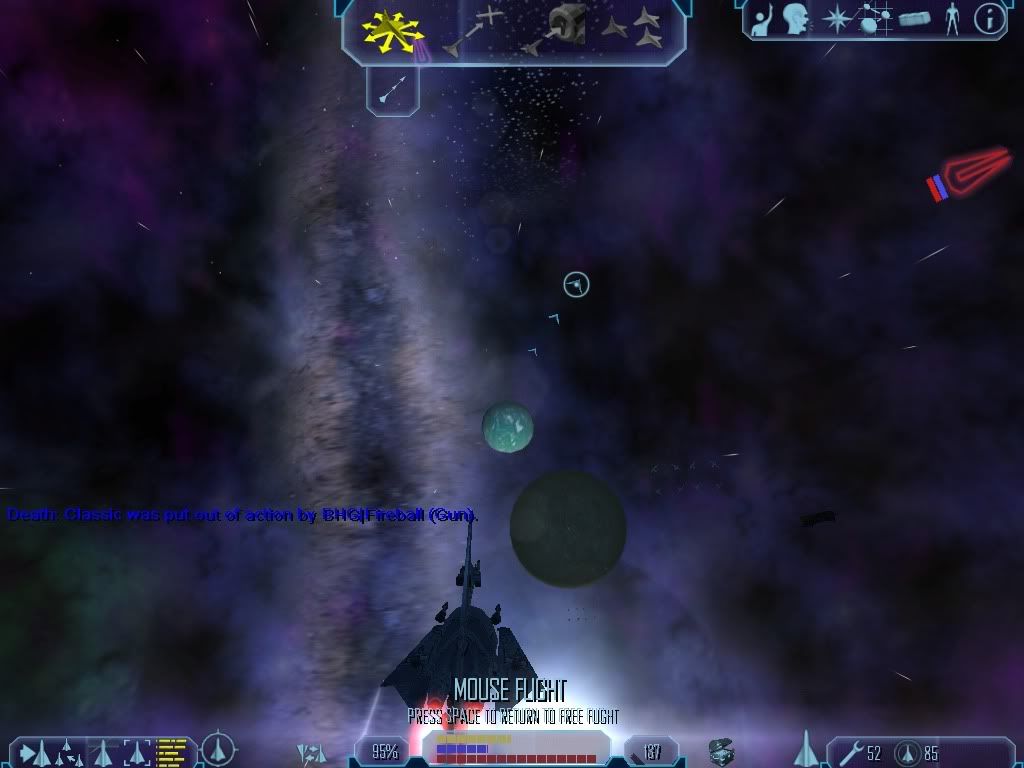Open the Inventory cargo icon

pyautogui.click(x=913, y=19)
